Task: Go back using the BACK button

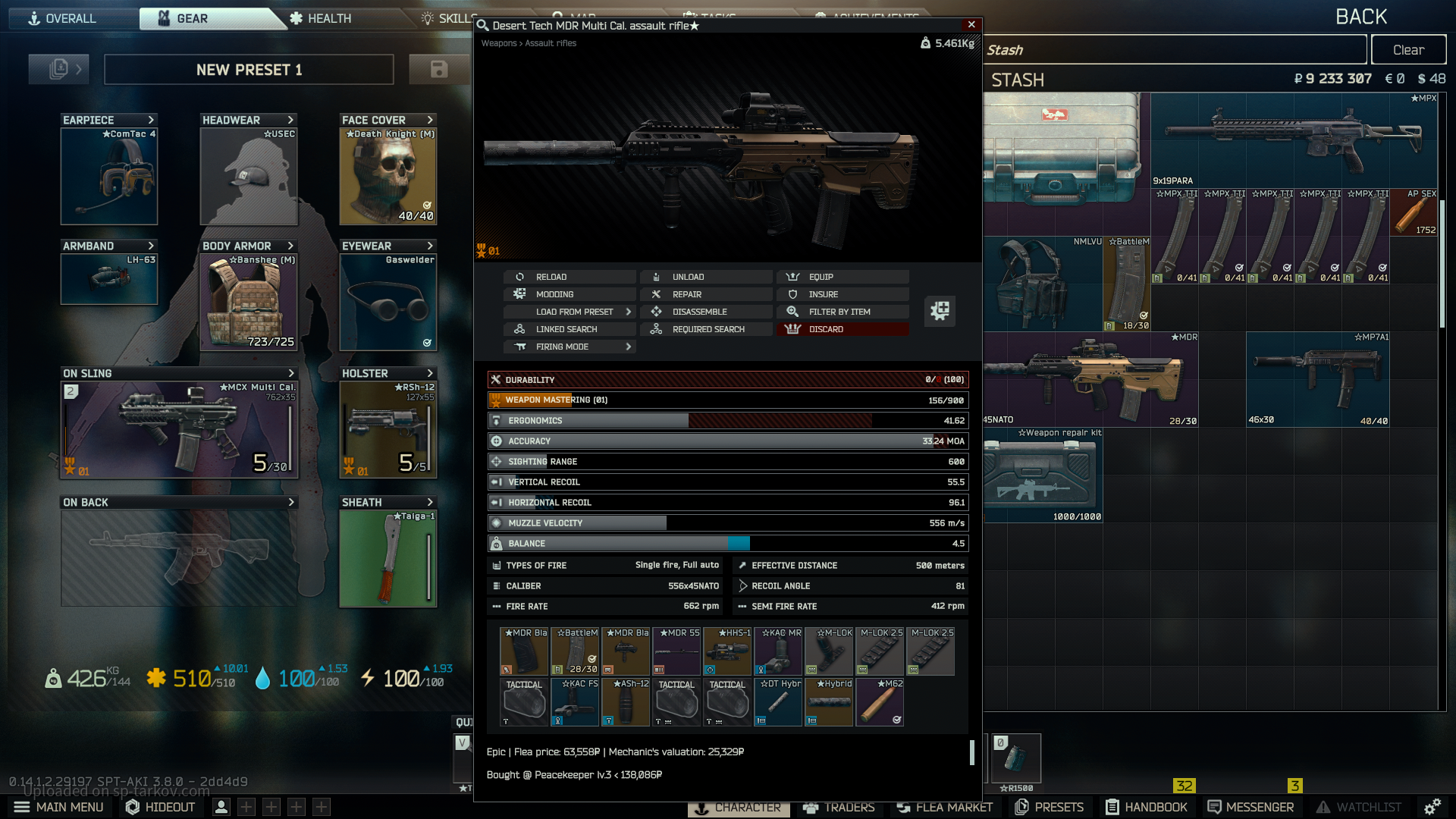Action: point(1361,17)
